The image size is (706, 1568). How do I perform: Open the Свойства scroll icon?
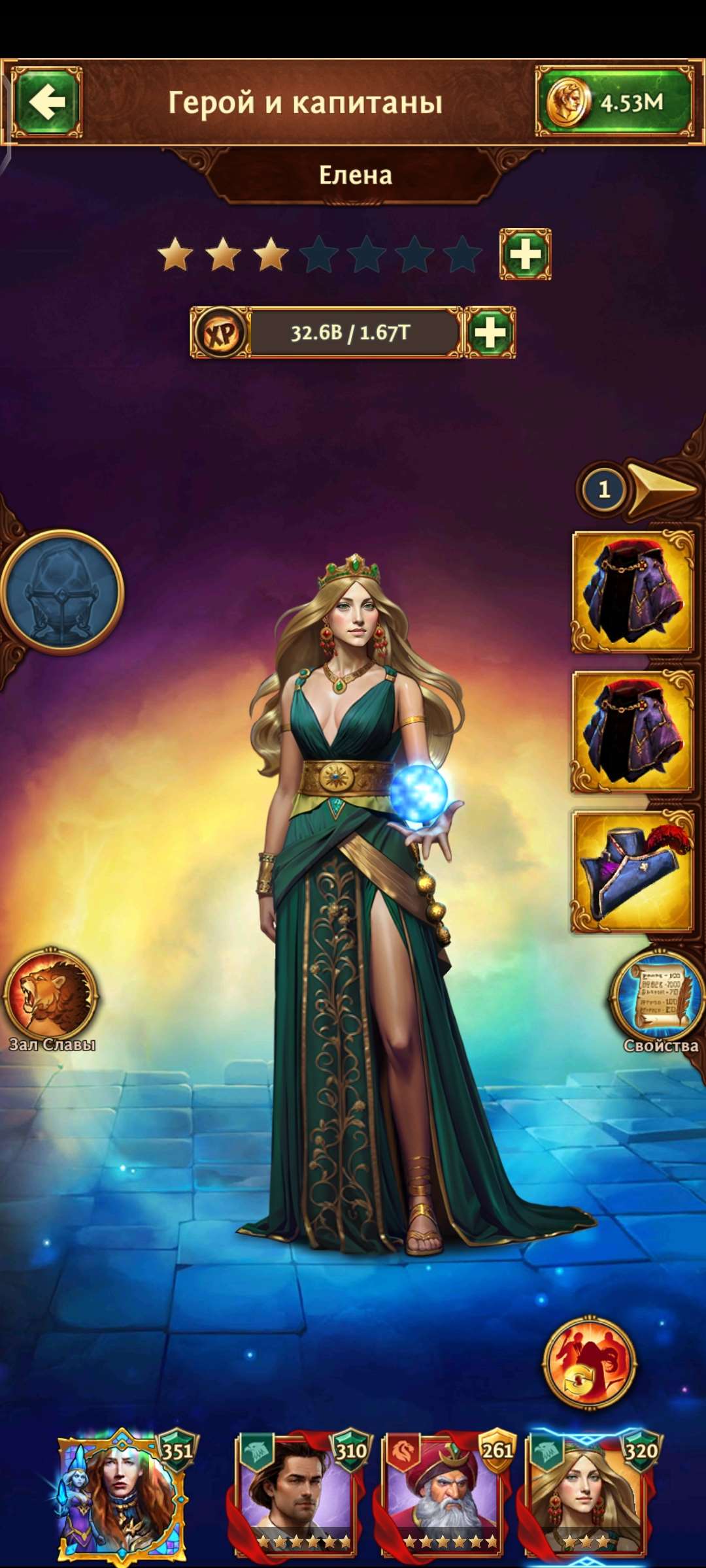659,996
